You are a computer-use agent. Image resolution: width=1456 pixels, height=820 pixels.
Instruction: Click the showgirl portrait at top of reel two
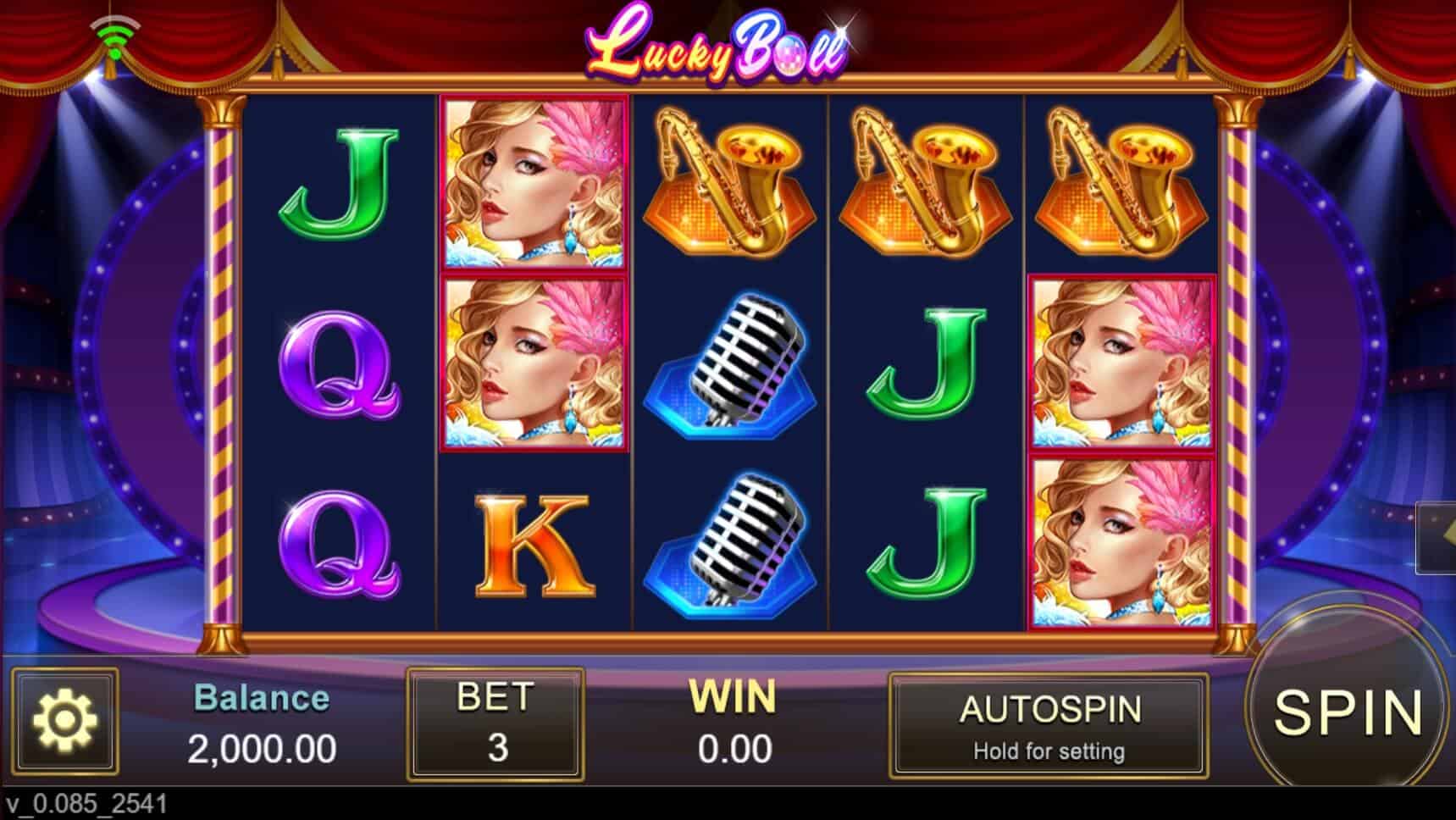532,182
